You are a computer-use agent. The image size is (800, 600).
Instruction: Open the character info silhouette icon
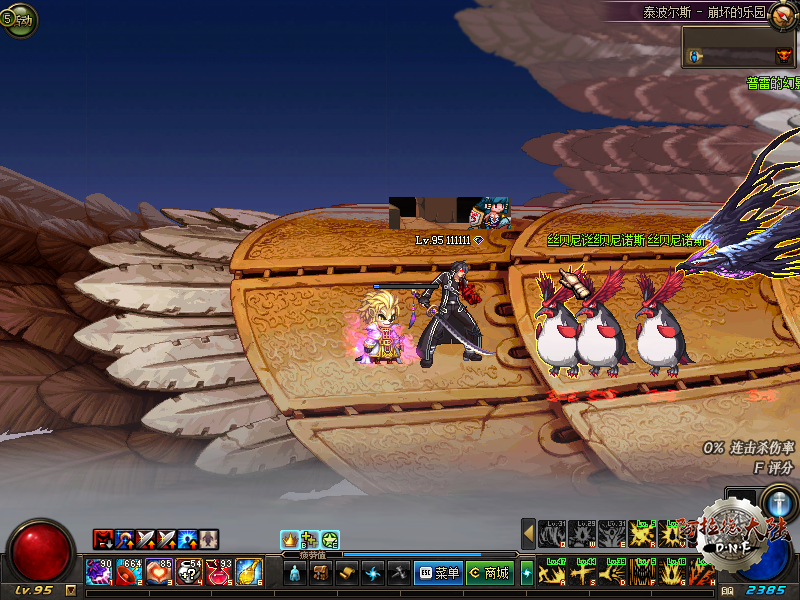pyautogui.click(x=295, y=573)
